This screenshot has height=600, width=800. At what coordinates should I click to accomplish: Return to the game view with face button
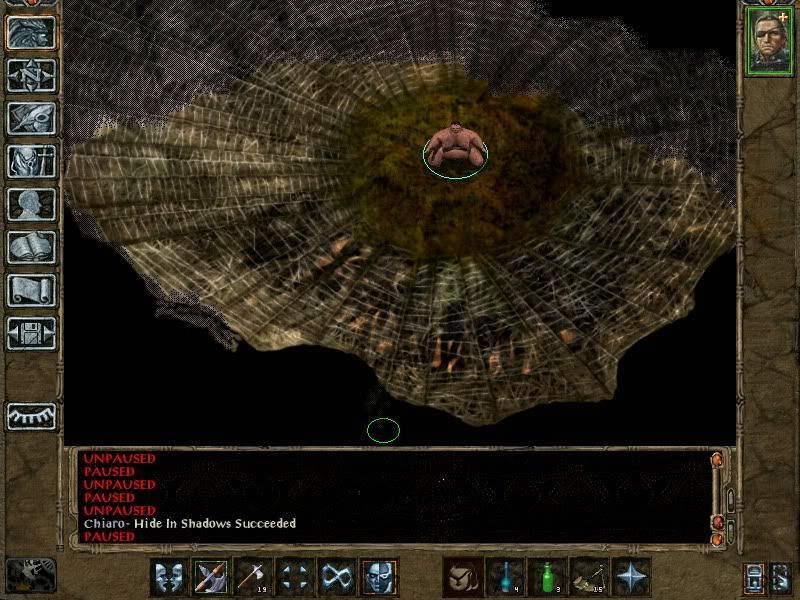coord(31,32)
